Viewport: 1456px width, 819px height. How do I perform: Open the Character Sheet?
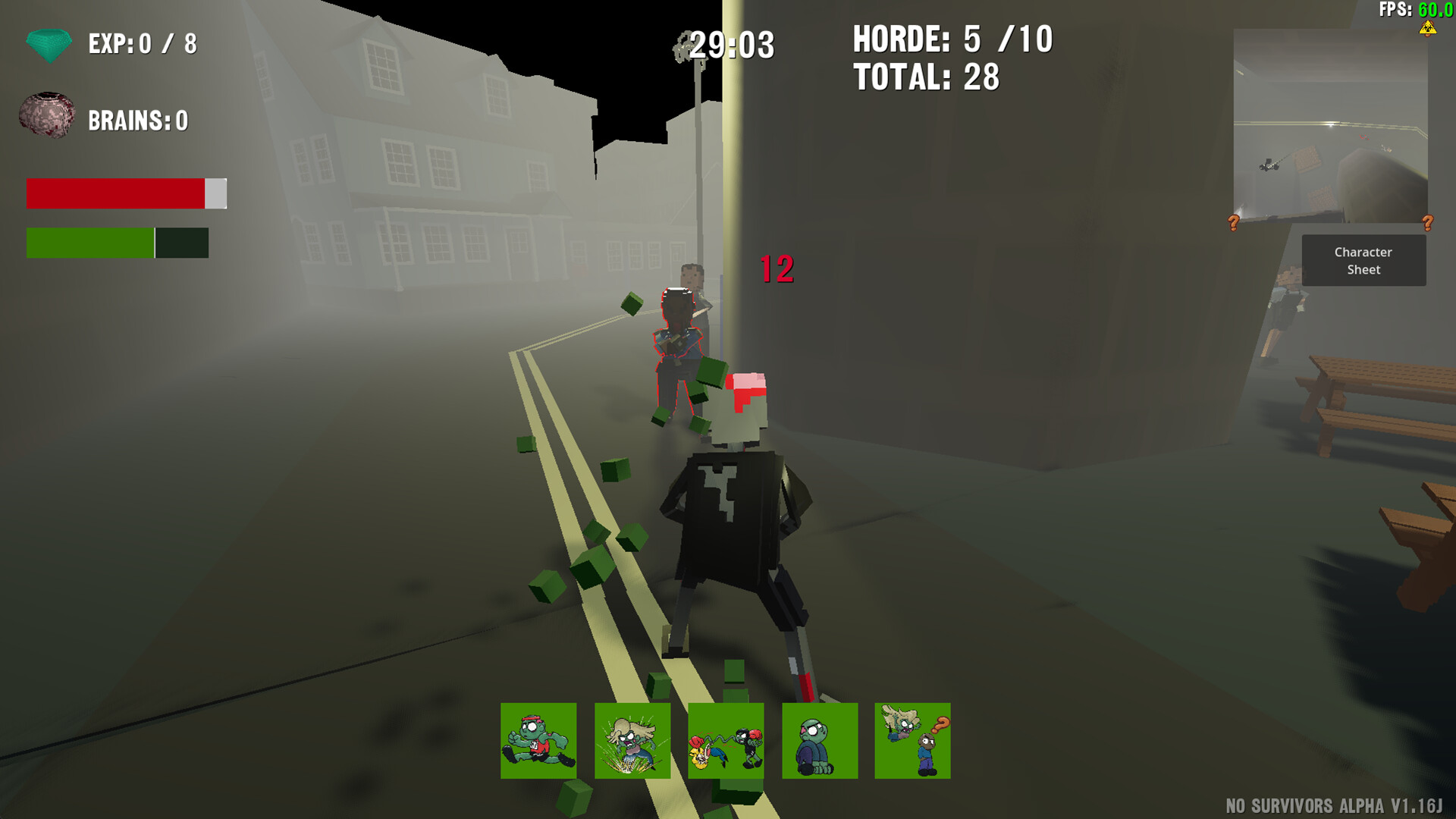click(x=1363, y=260)
